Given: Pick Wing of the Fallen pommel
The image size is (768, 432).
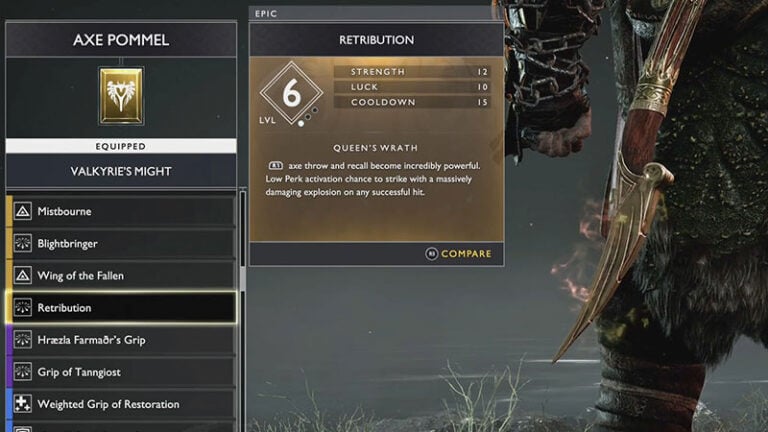Looking at the screenshot, I should [120, 275].
